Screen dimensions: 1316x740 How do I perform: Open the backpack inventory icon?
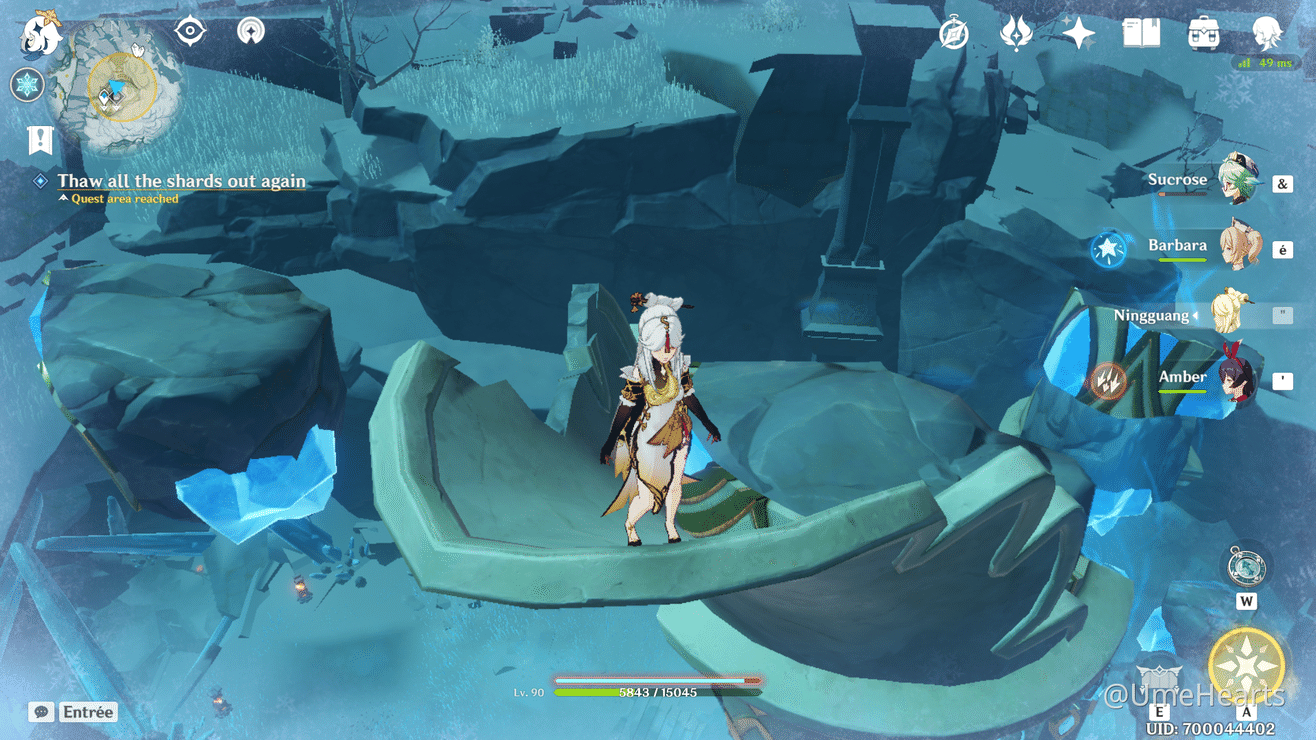1203,34
